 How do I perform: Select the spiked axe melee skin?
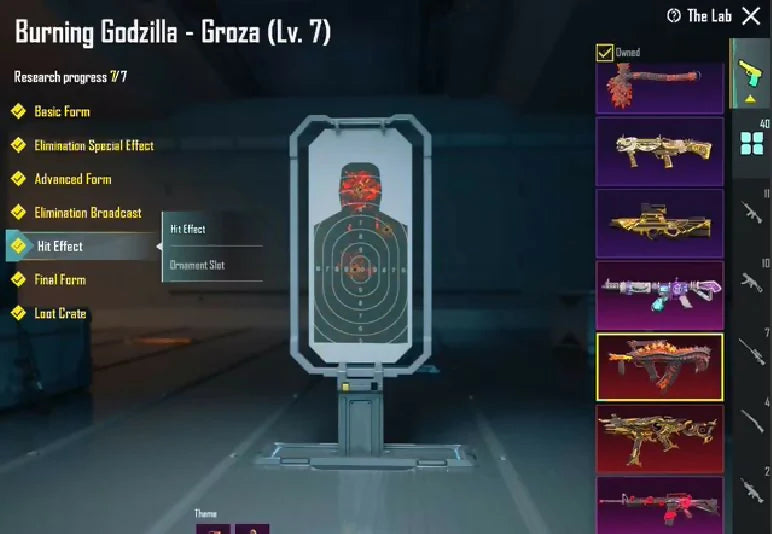click(659, 87)
